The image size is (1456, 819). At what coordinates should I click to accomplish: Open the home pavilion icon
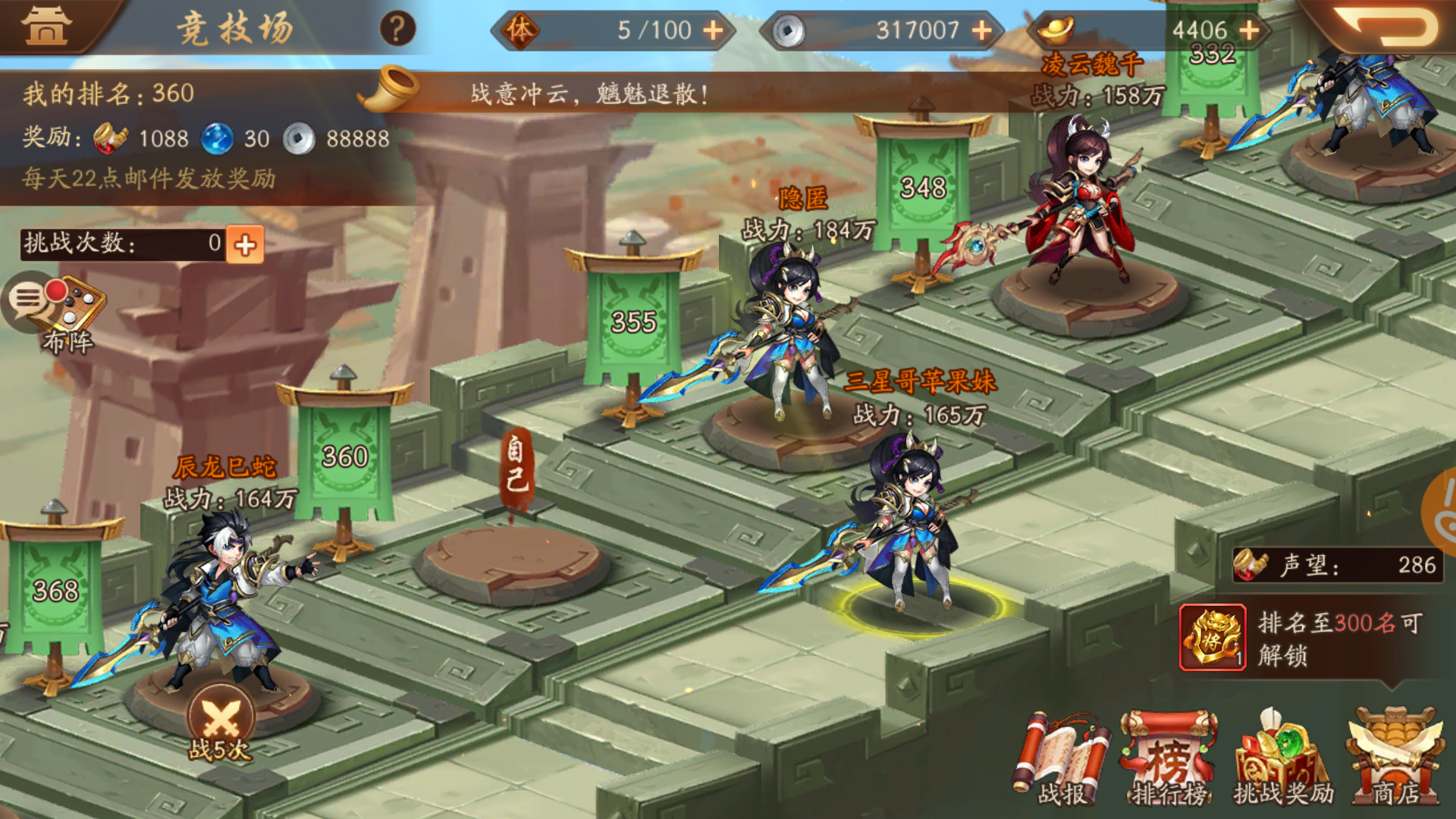click(45, 26)
